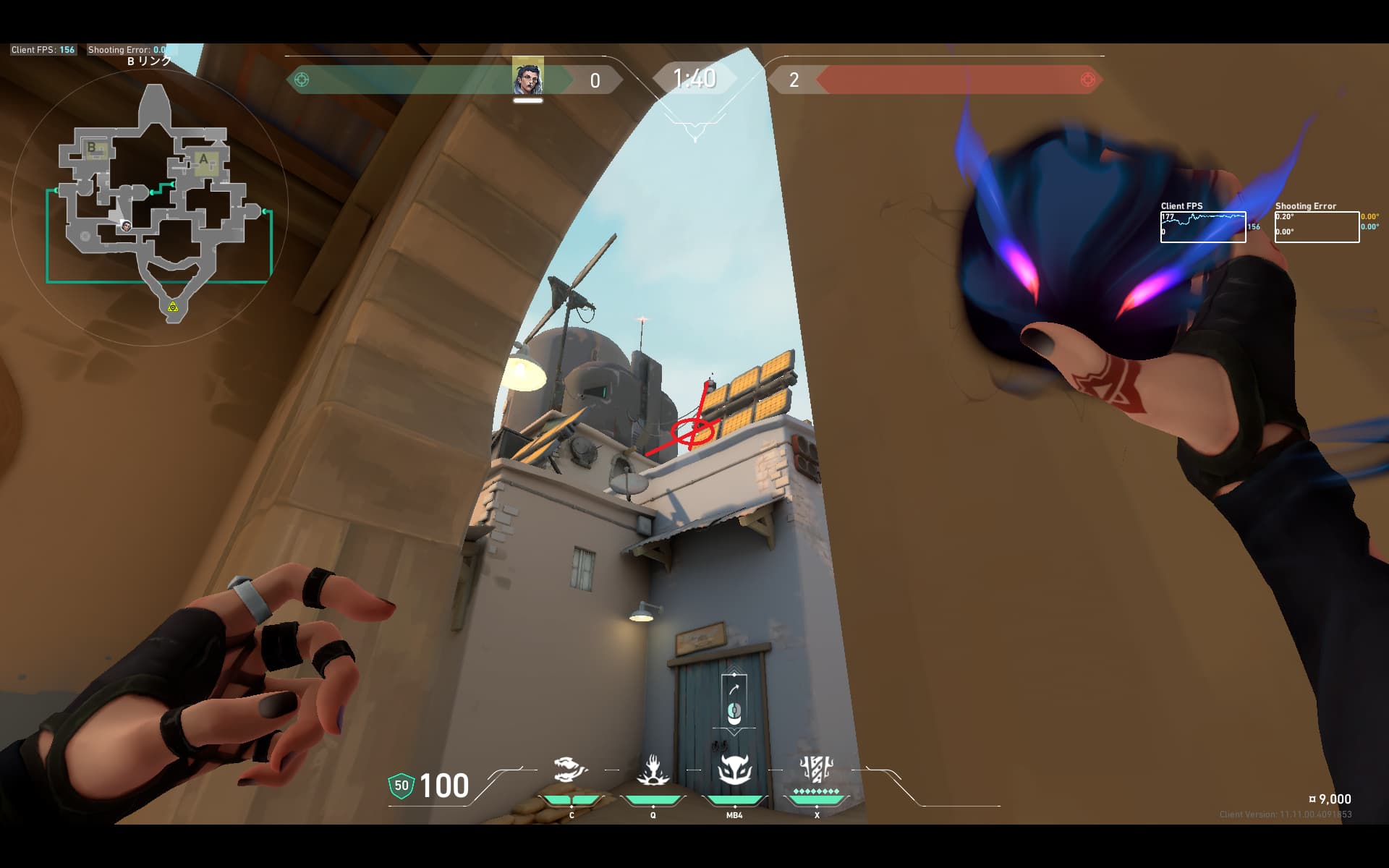Select the Seize ability icon
Screen dimensions: 1389x868
(x=653, y=770)
